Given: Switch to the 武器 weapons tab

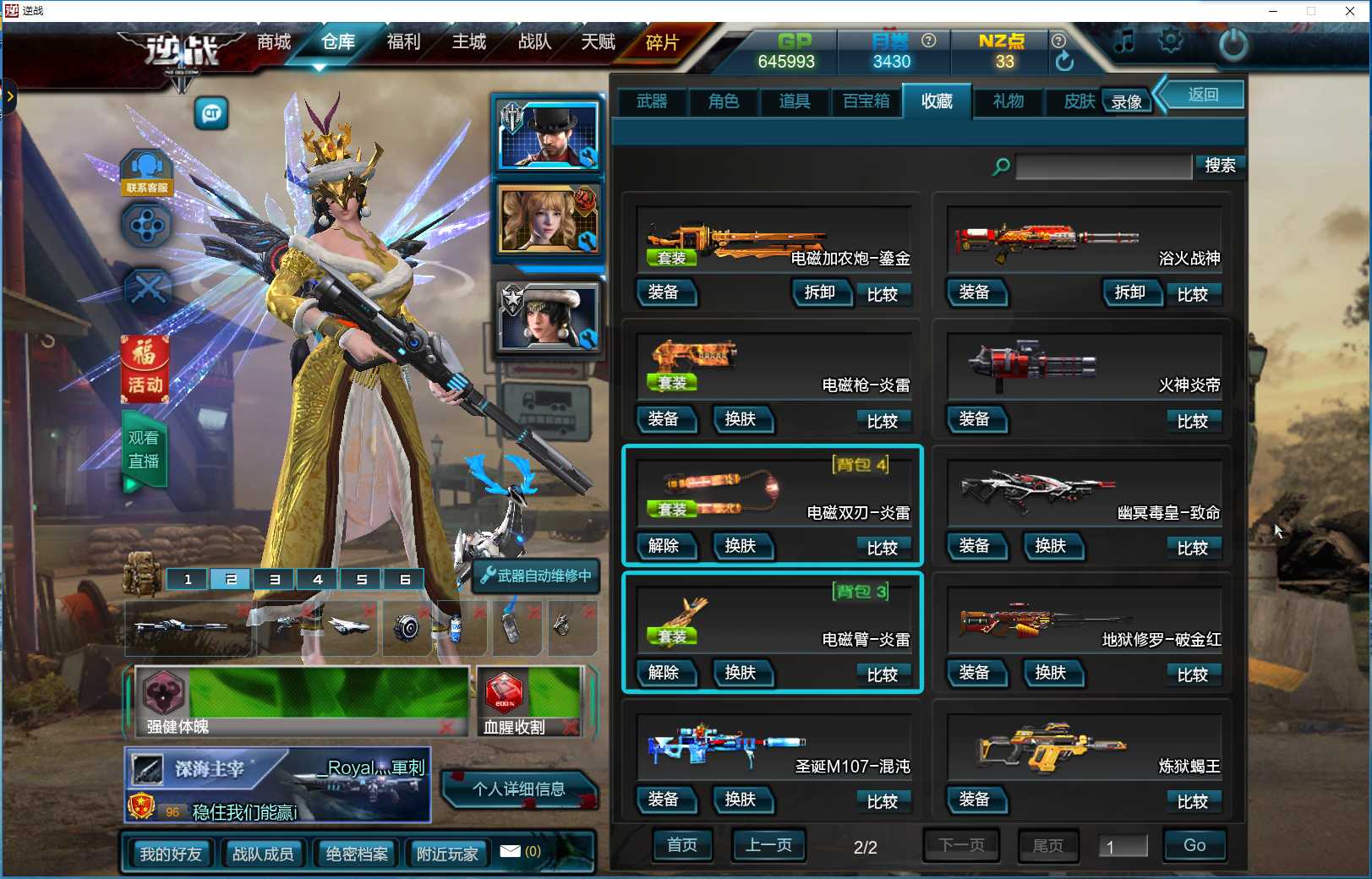Looking at the screenshot, I should [x=652, y=101].
